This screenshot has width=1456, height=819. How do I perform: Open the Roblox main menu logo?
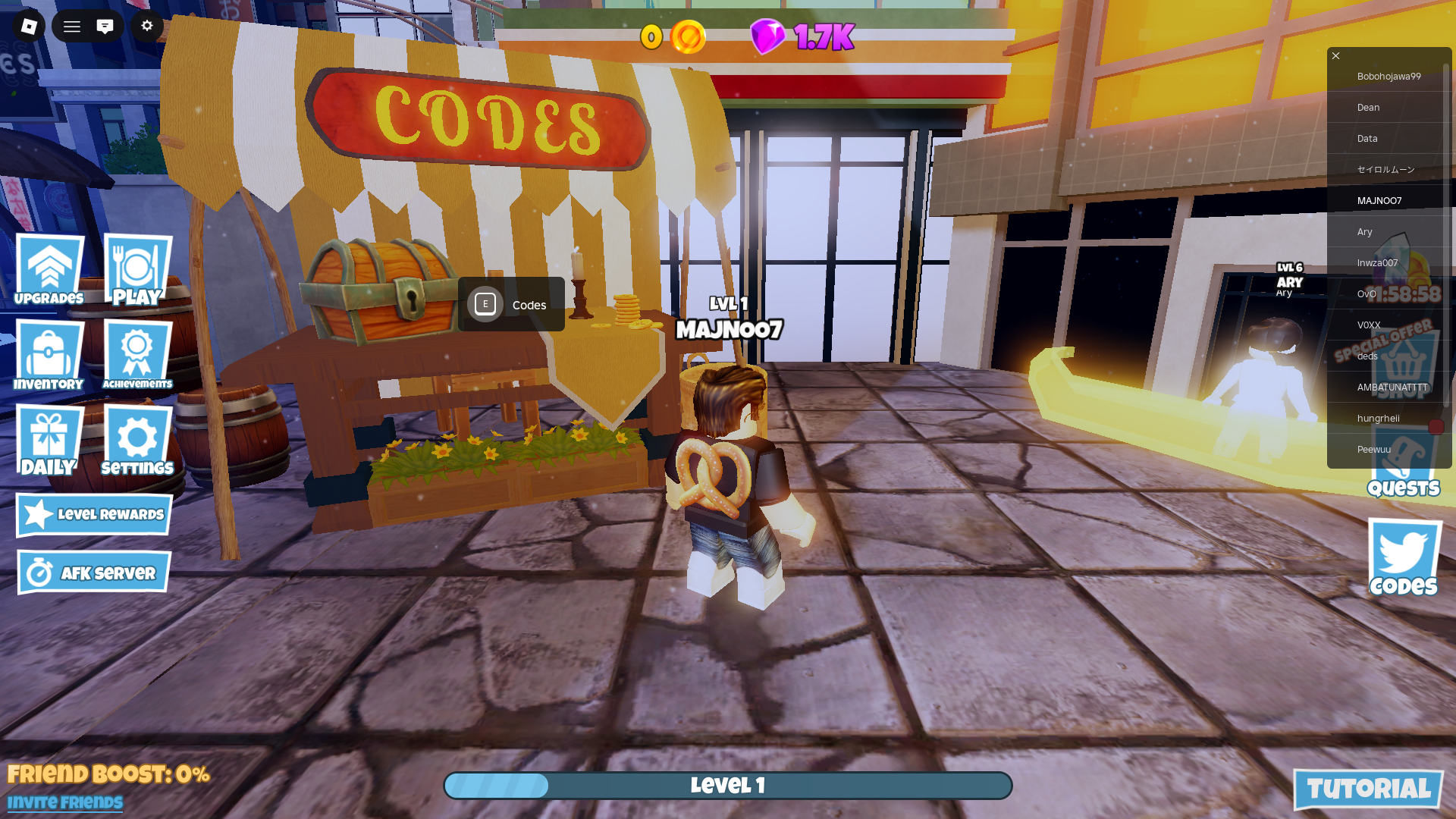(x=29, y=27)
